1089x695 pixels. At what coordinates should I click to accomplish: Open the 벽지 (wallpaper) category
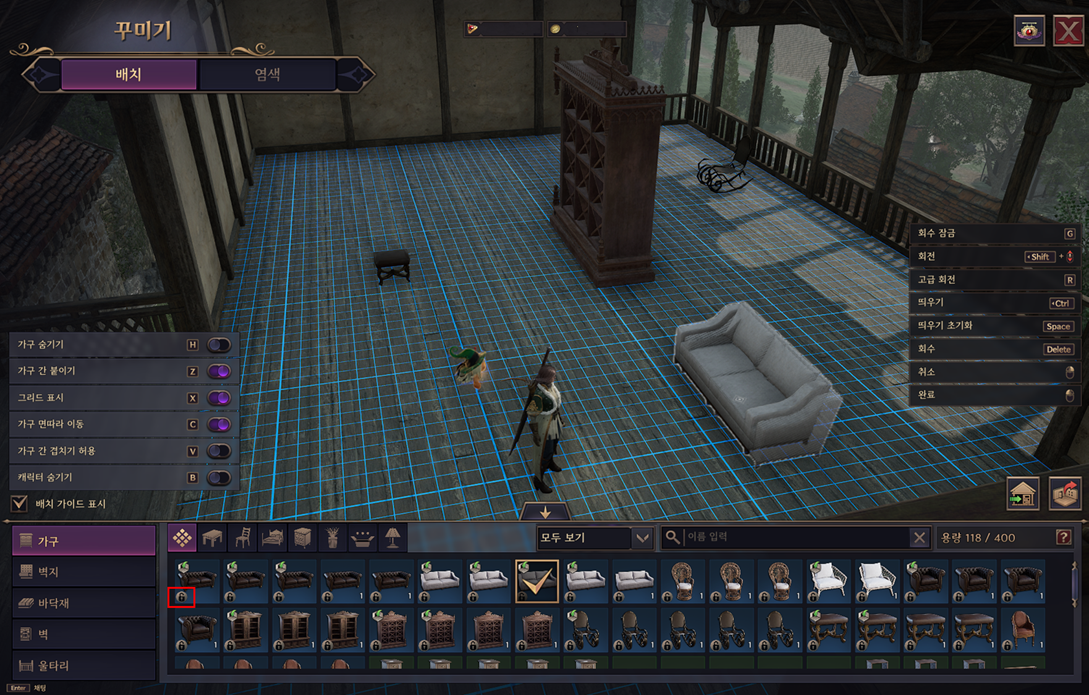pyautogui.click(x=84, y=572)
